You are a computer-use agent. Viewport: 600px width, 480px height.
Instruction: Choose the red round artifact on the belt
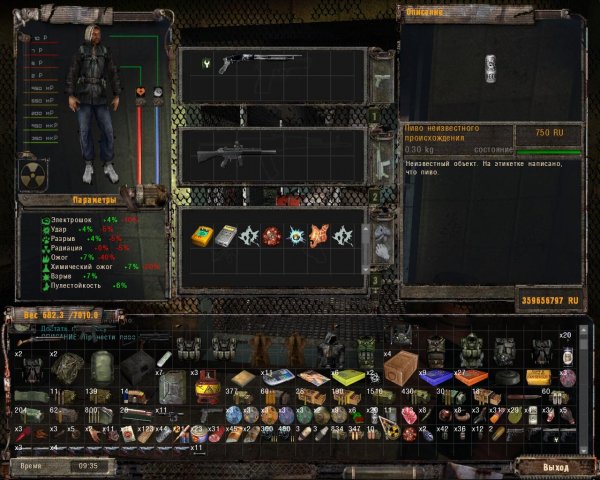(269, 237)
